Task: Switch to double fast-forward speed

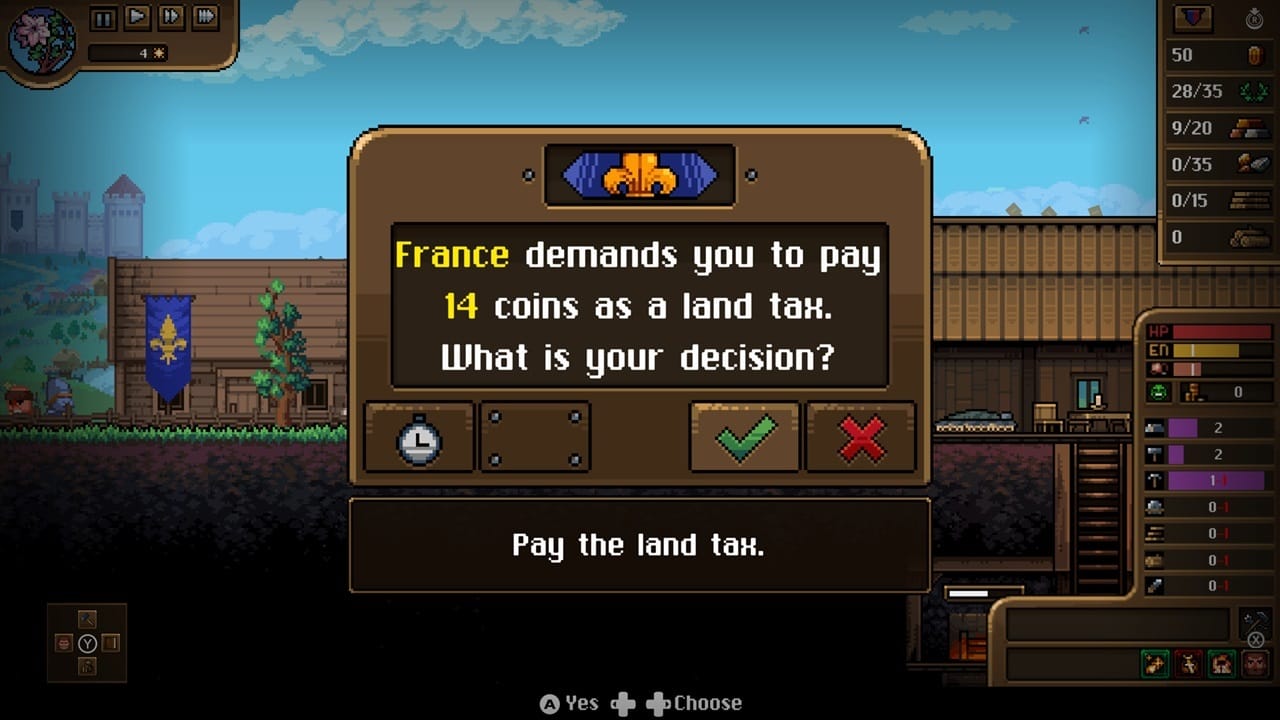Action: (x=171, y=17)
